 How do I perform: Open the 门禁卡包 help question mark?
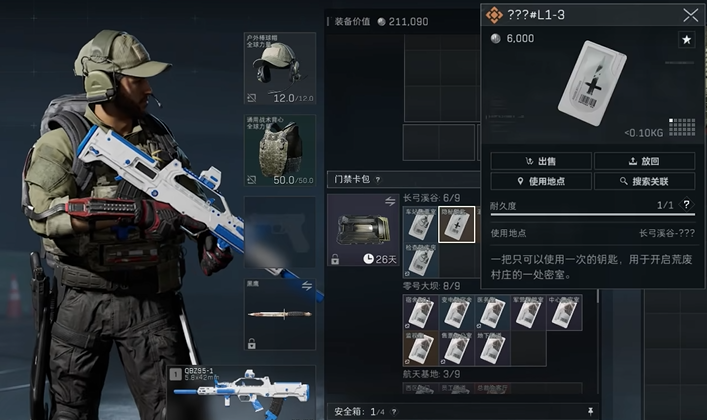pyautogui.click(x=379, y=179)
